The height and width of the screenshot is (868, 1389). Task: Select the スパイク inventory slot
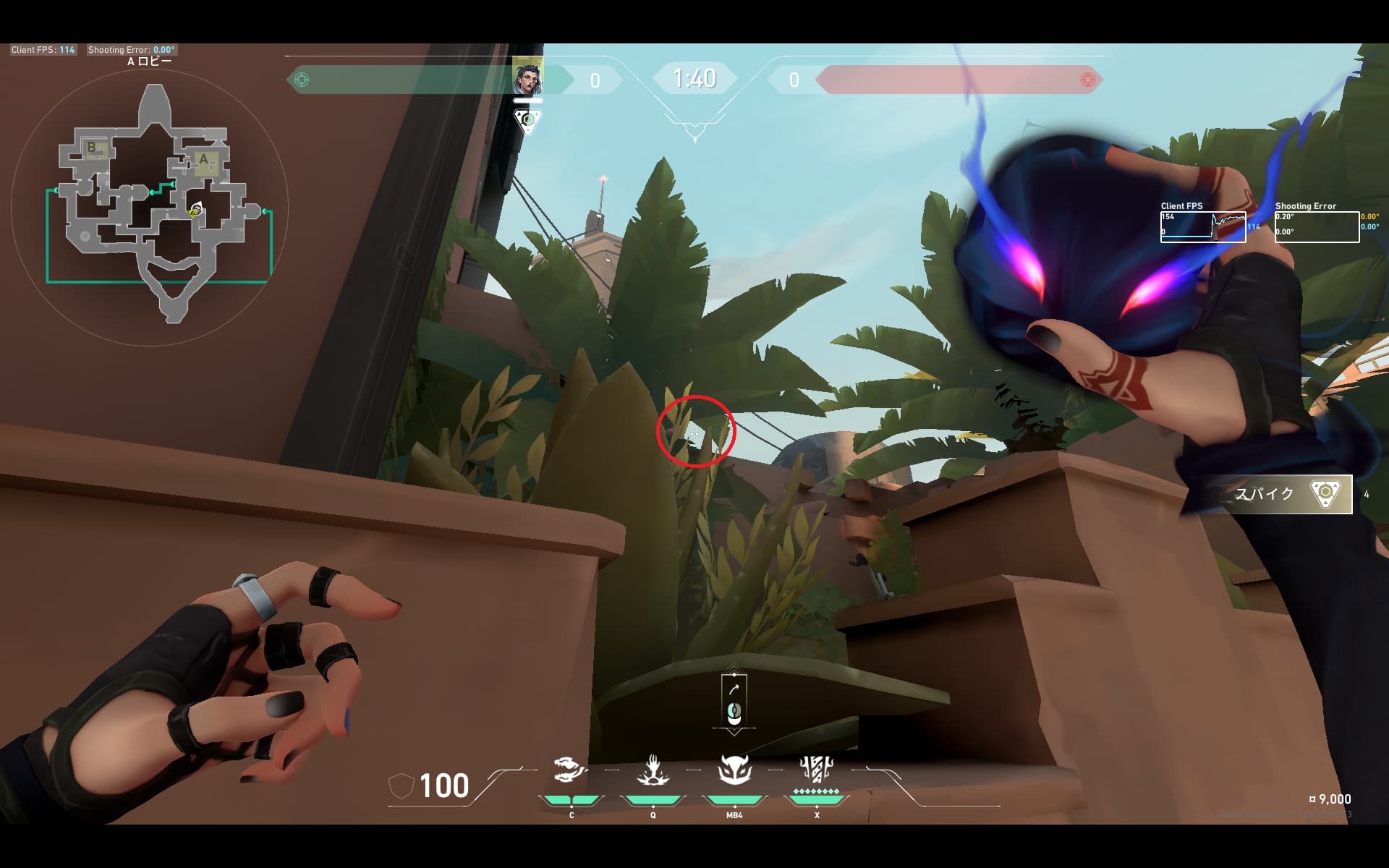click(x=1279, y=494)
